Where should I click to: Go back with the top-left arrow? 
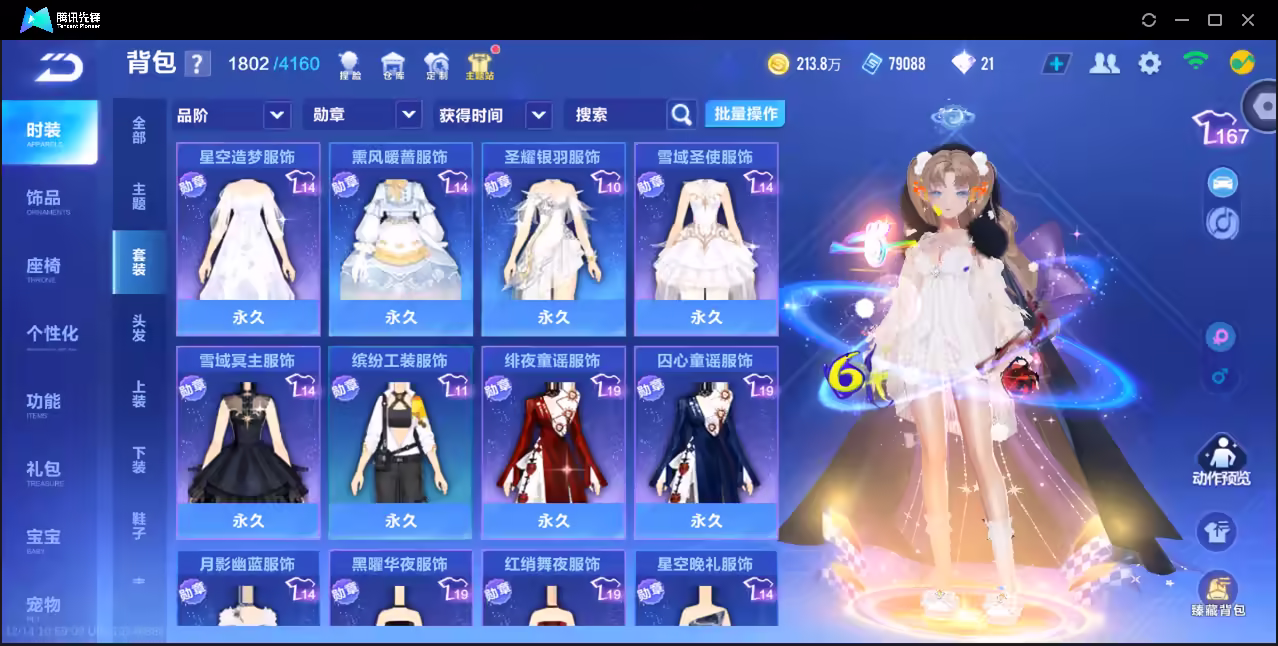point(58,66)
